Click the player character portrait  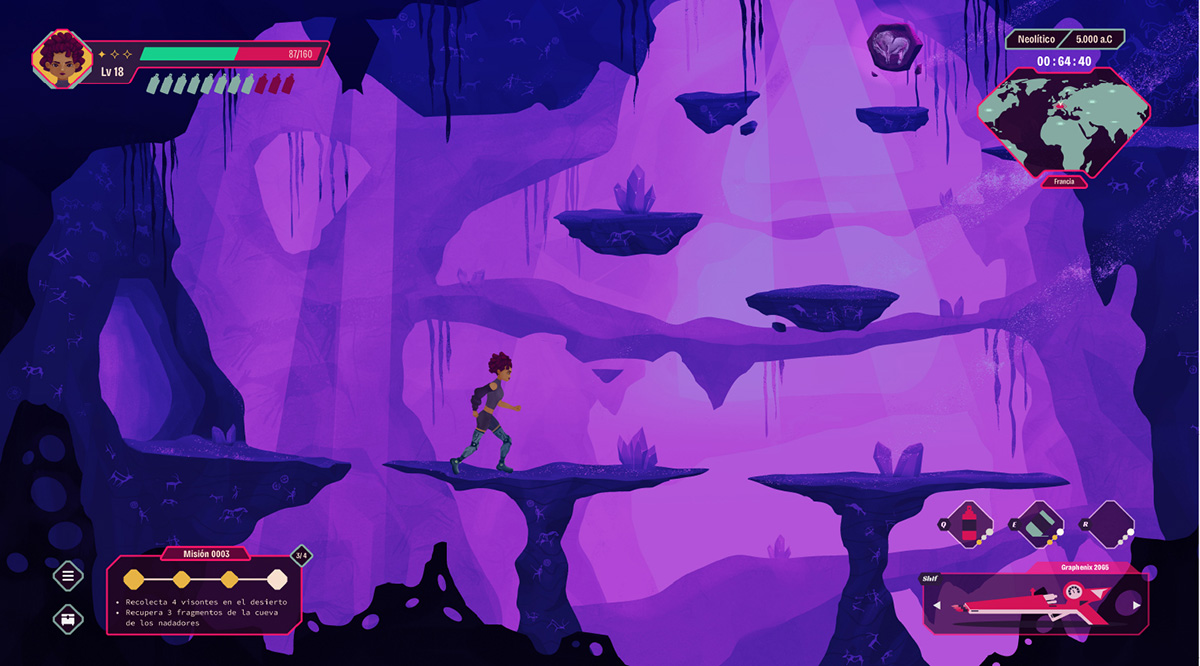pos(62,59)
